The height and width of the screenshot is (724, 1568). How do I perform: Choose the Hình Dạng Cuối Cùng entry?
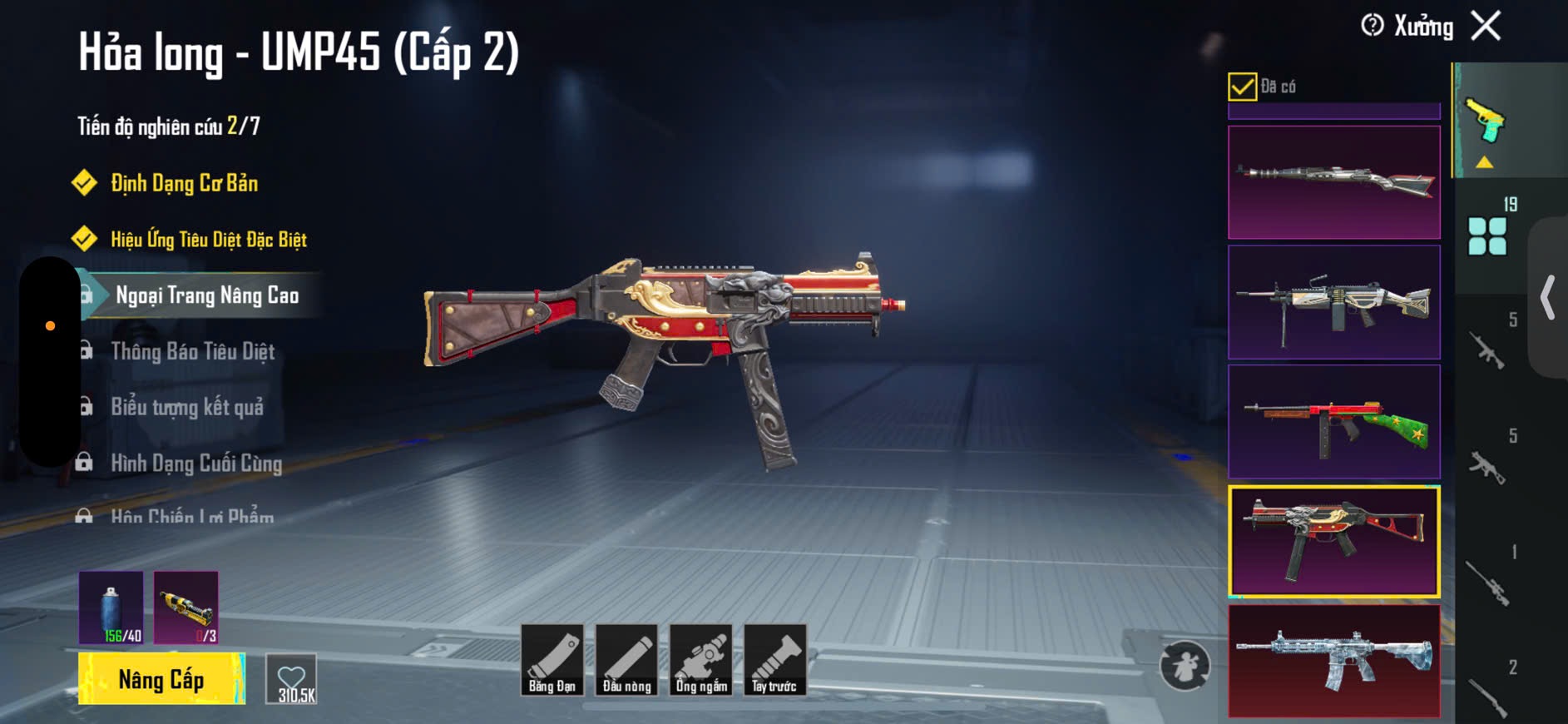196,463
